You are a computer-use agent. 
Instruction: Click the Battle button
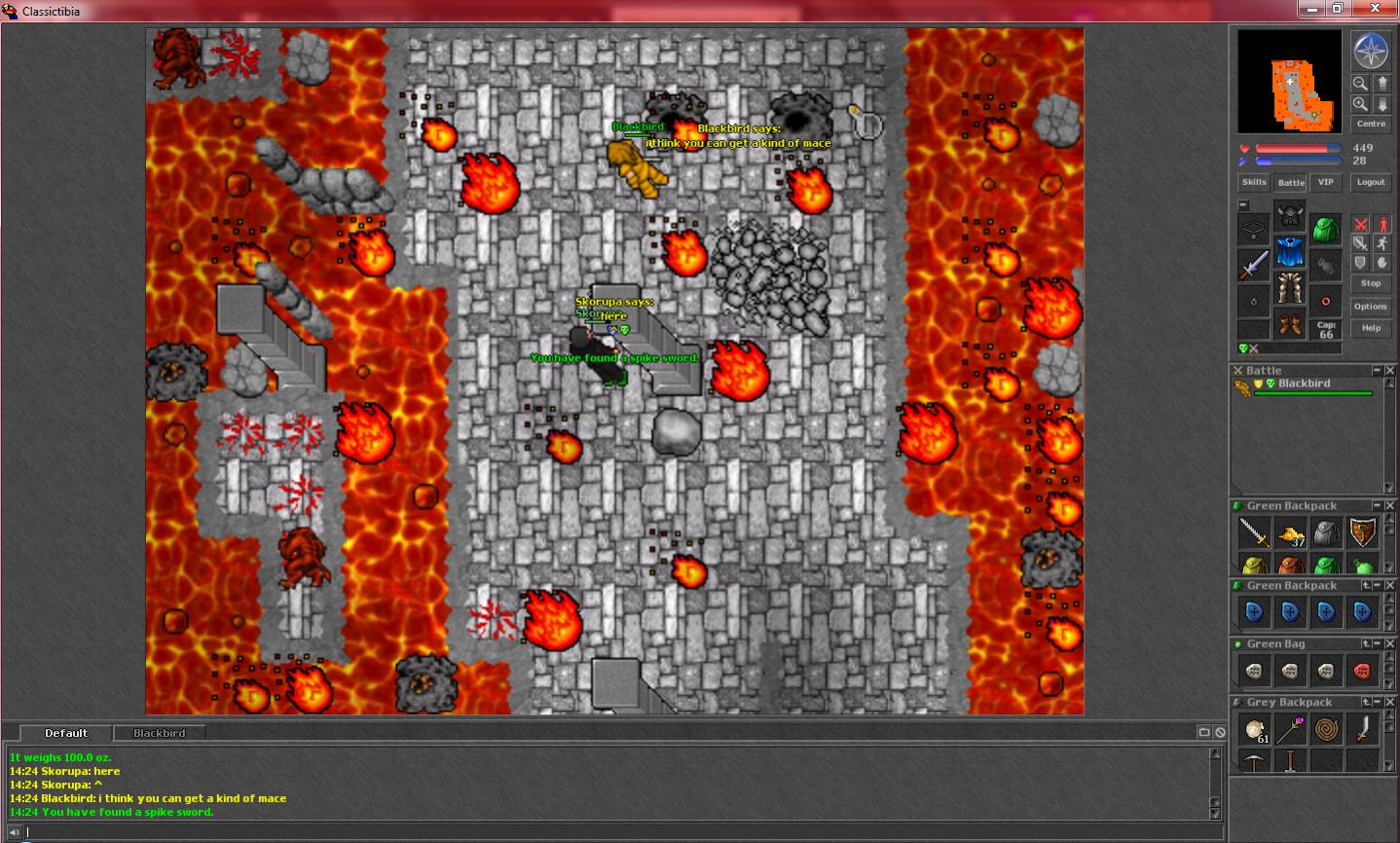point(1291,182)
